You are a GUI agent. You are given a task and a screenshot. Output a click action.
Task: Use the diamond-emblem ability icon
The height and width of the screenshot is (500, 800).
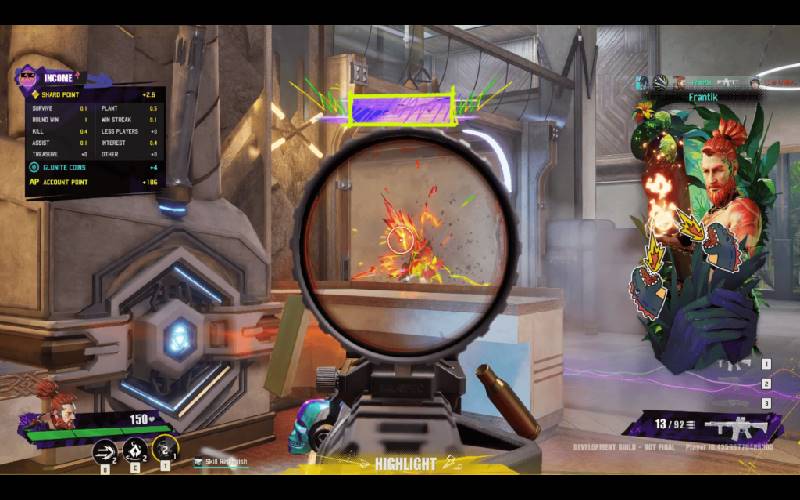click(x=135, y=451)
